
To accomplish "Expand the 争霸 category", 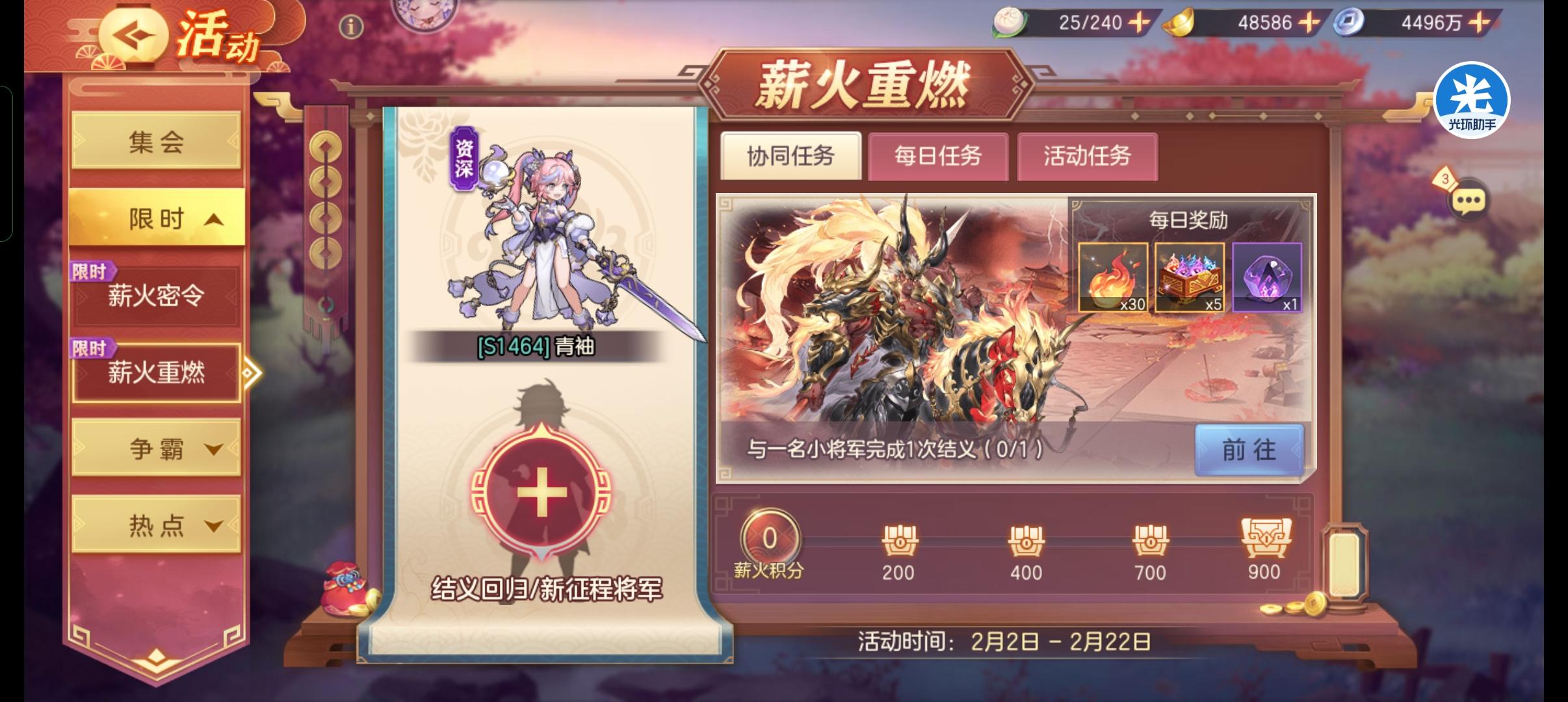I will pyautogui.click(x=156, y=448).
